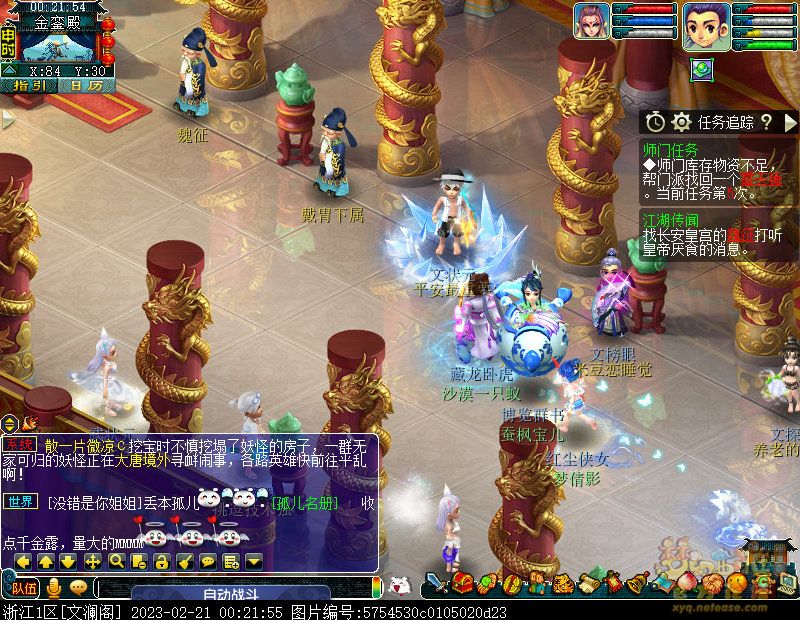Open quest tracker gear settings

click(x=681, y=122)
